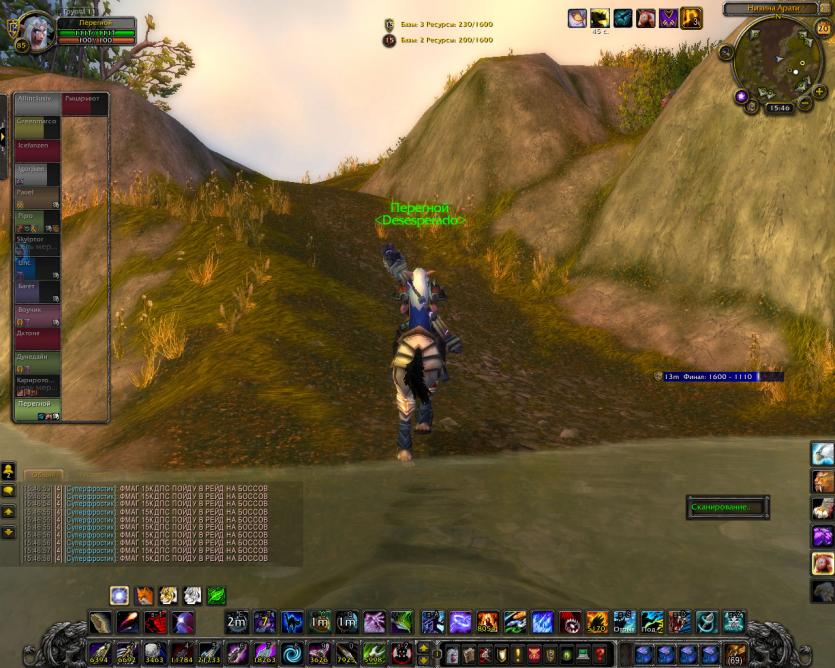Zoom in the minimap with plus button
The height and width of the screenshot is (668, 835).
click(x=819, y=92)
